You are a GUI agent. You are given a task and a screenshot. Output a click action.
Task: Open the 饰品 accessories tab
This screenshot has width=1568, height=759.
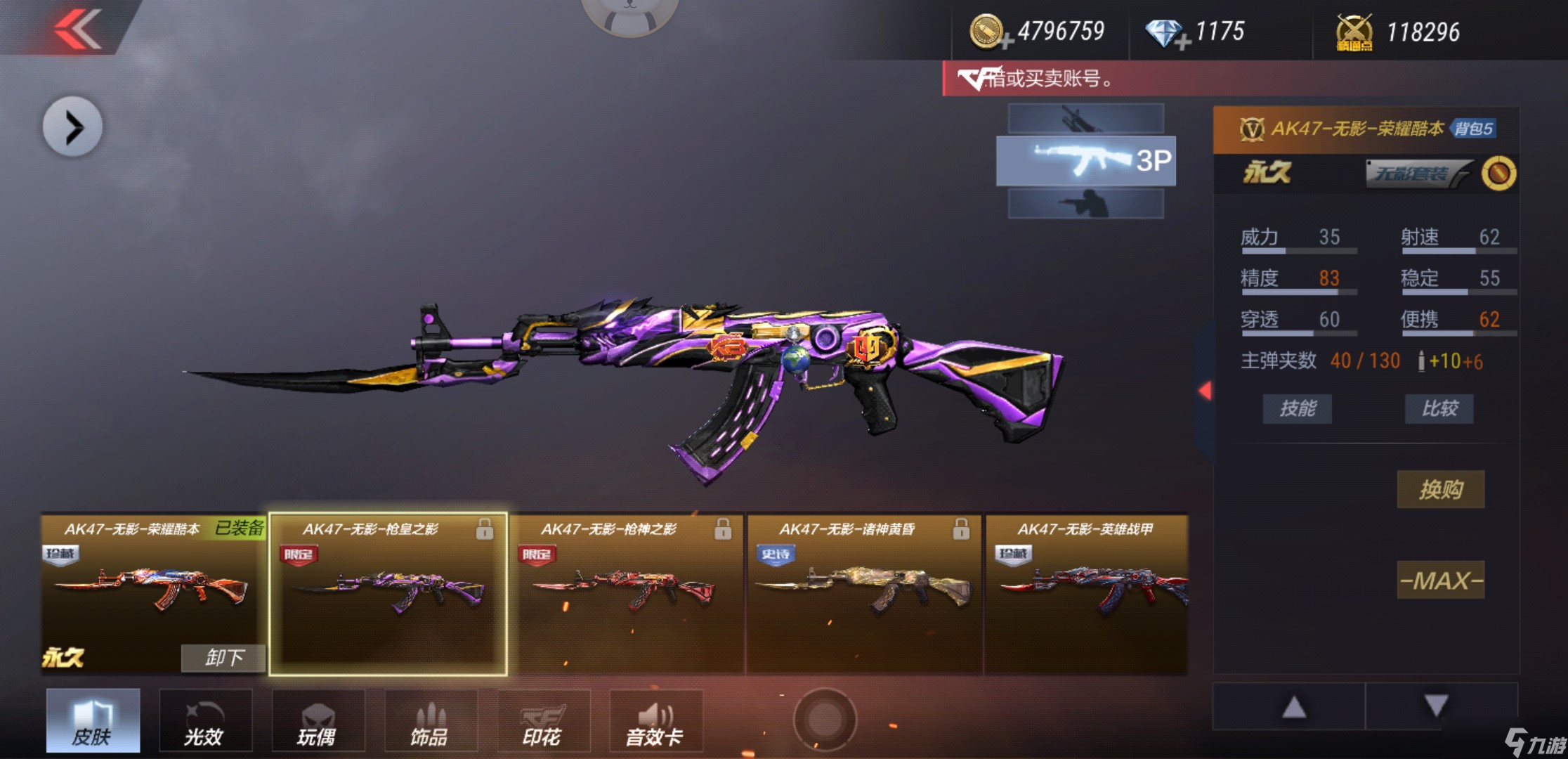(430, 721)
